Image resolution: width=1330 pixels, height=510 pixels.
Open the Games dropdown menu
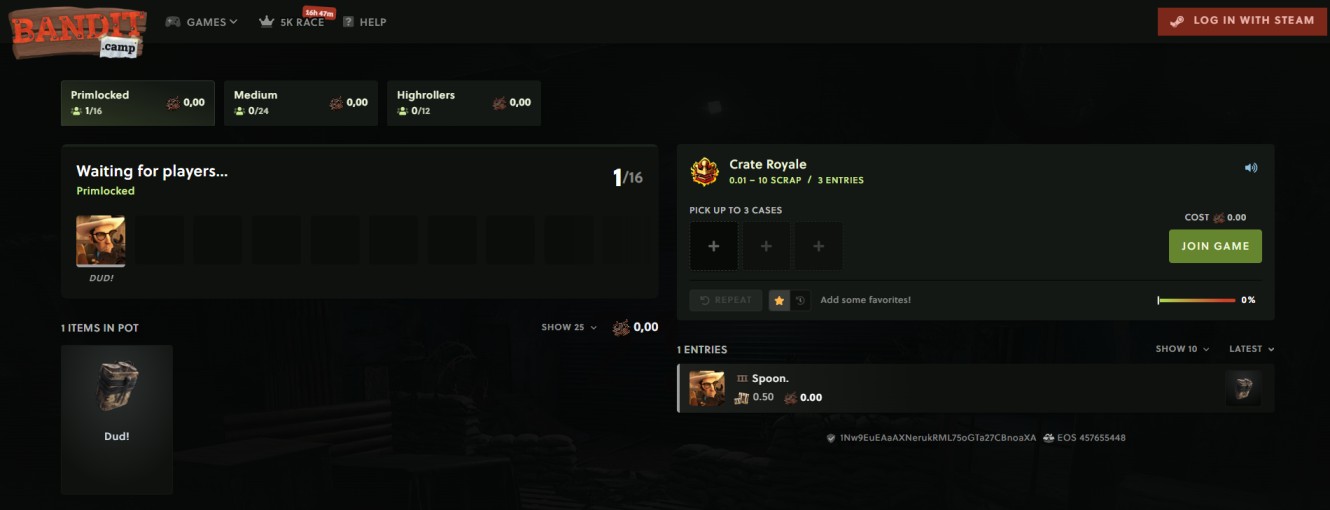(201, 22)
